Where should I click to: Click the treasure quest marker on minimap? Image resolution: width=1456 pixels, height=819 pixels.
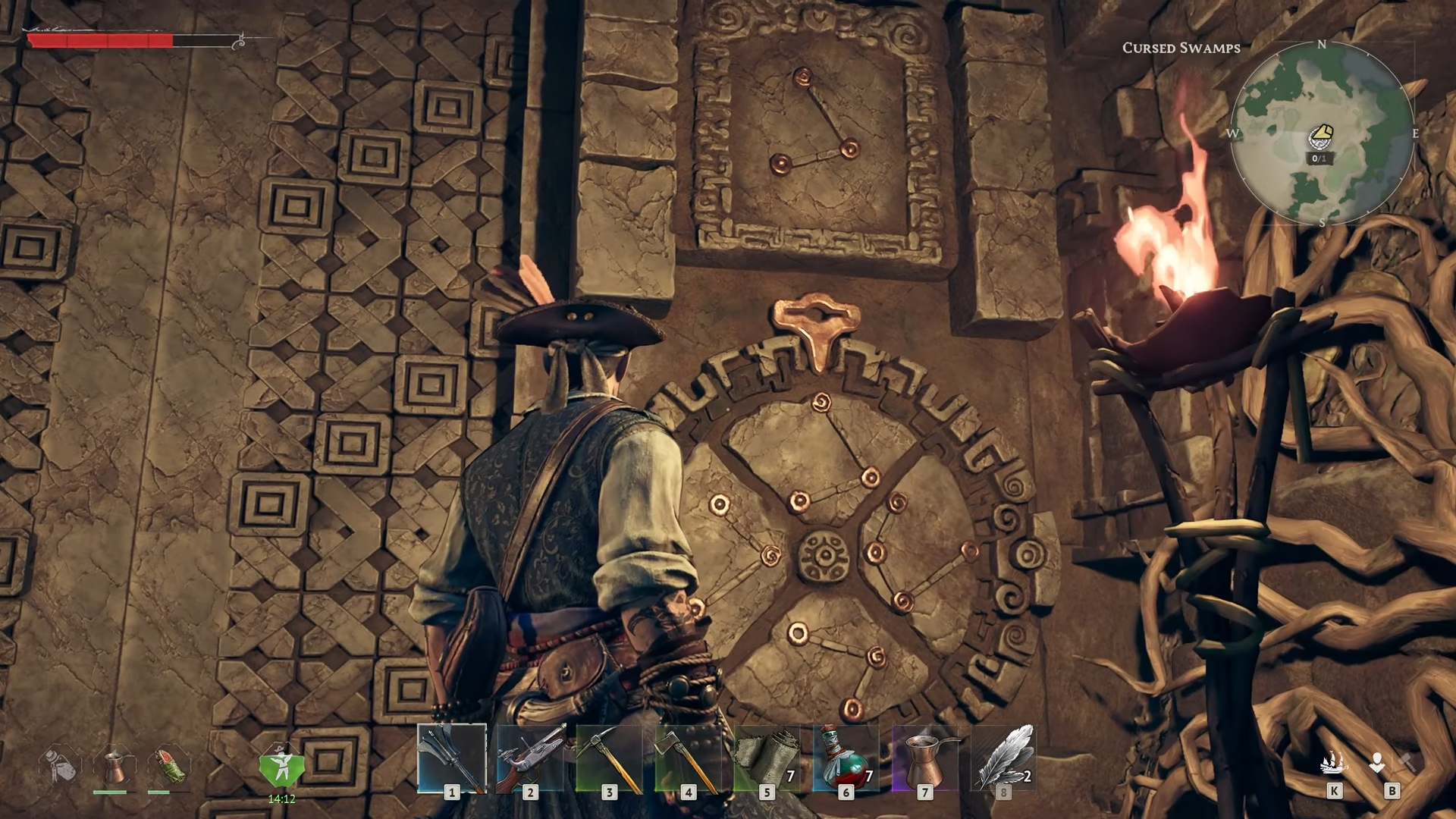pos(1320,136)
